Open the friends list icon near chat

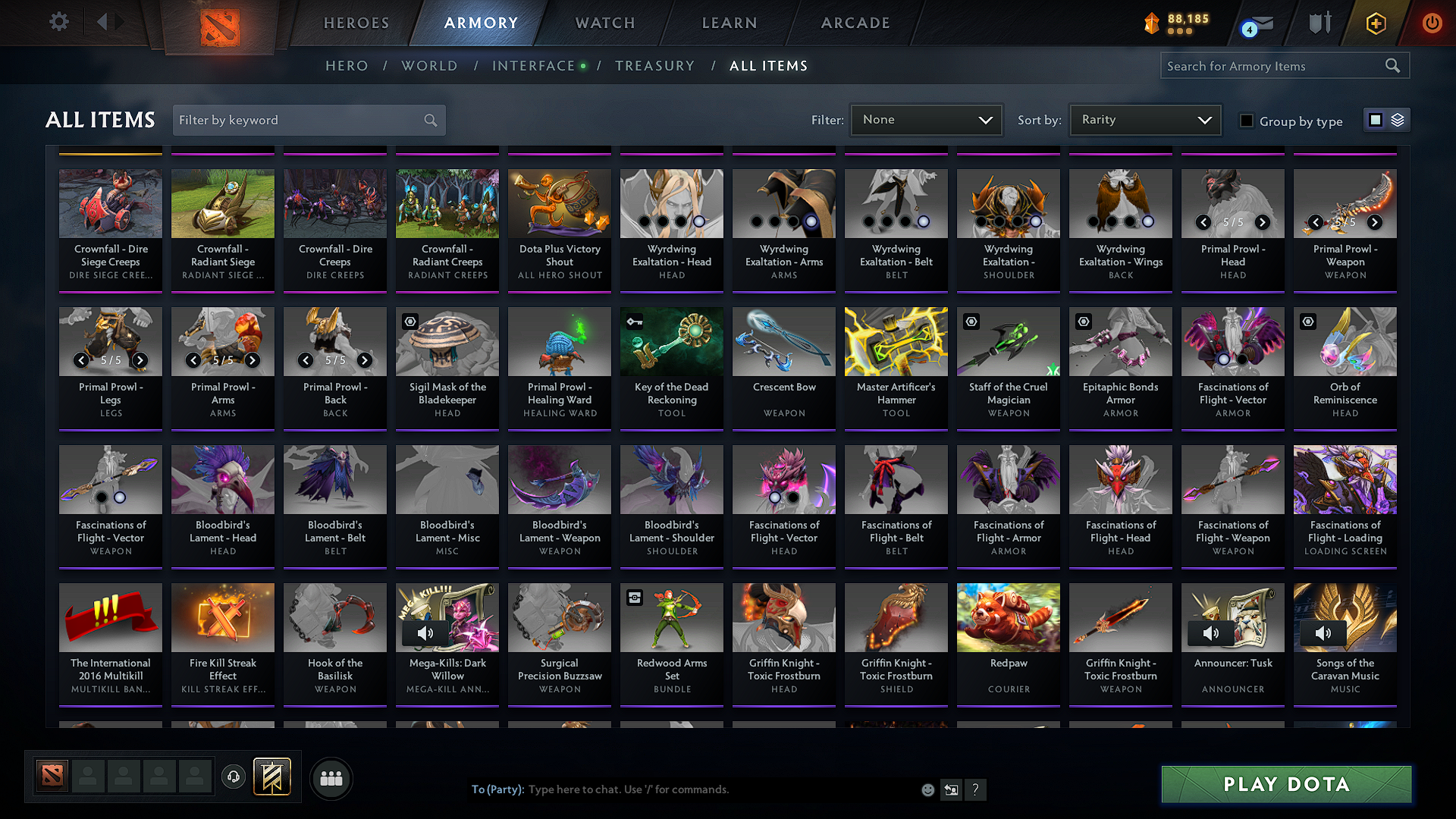click(x=330, y=778)
